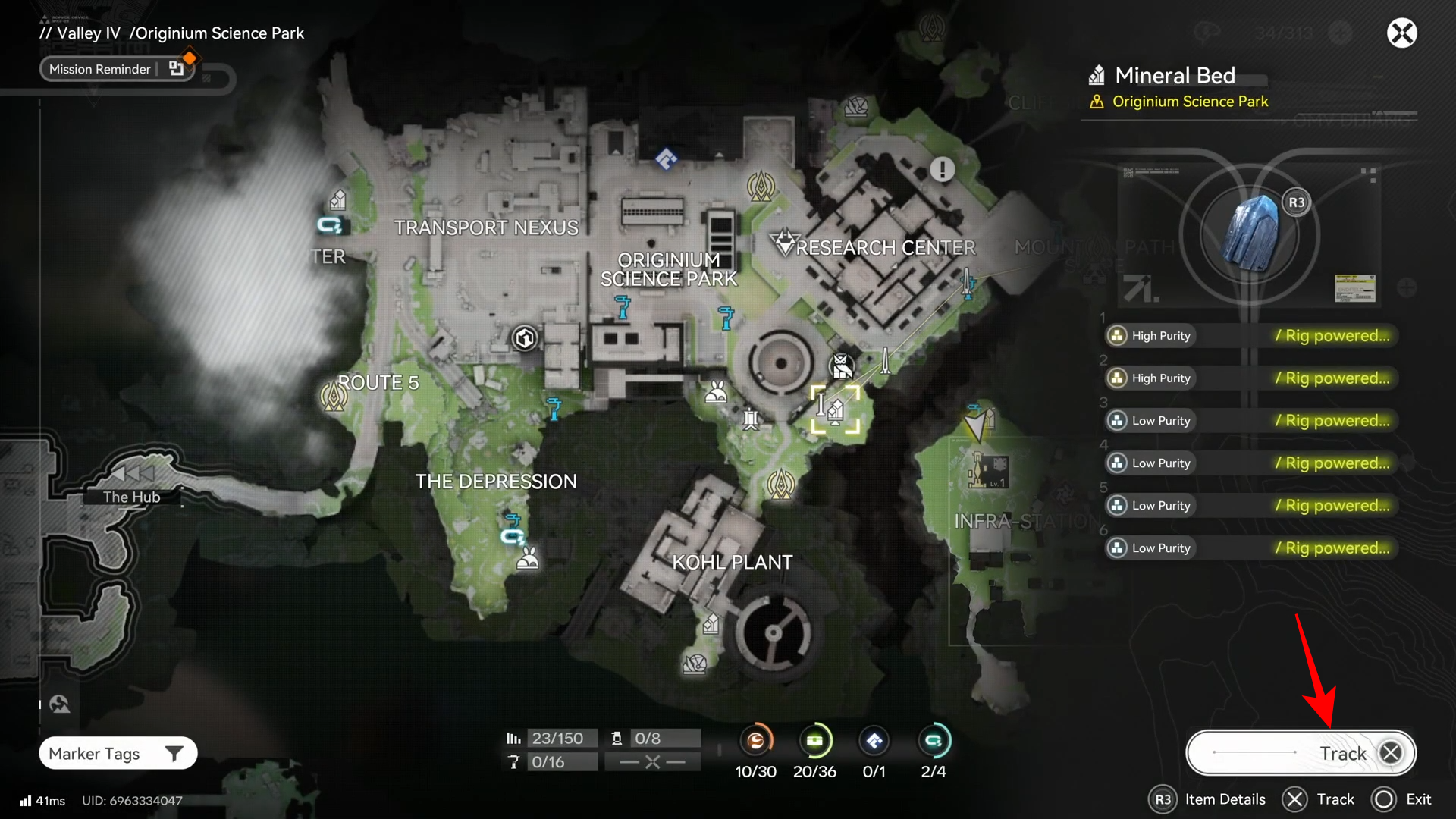Toggle the orange swirl marker filter showing 10/30
The image size is (1456, 819).
755,741
